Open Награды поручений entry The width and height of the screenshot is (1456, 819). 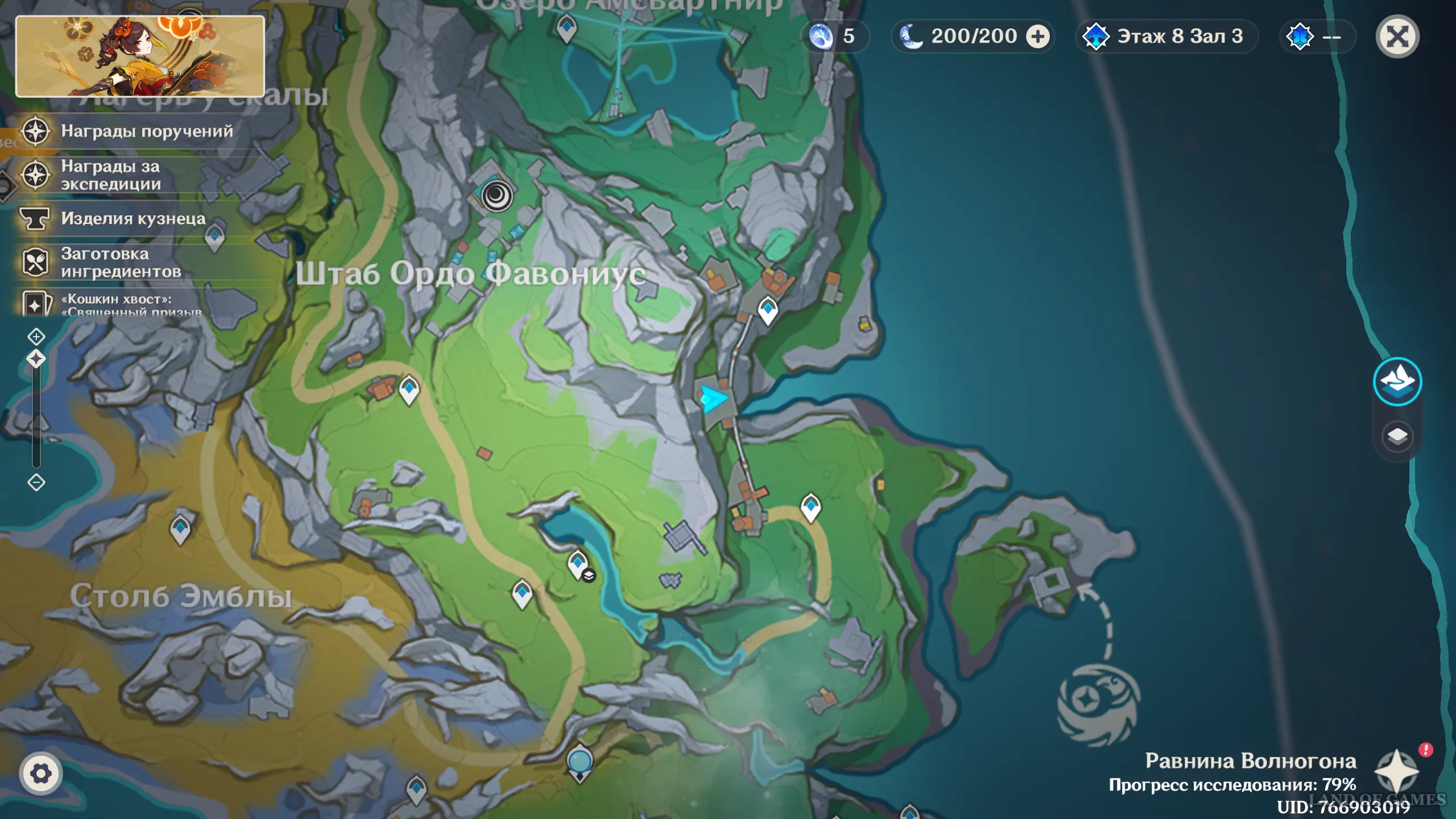146,131
